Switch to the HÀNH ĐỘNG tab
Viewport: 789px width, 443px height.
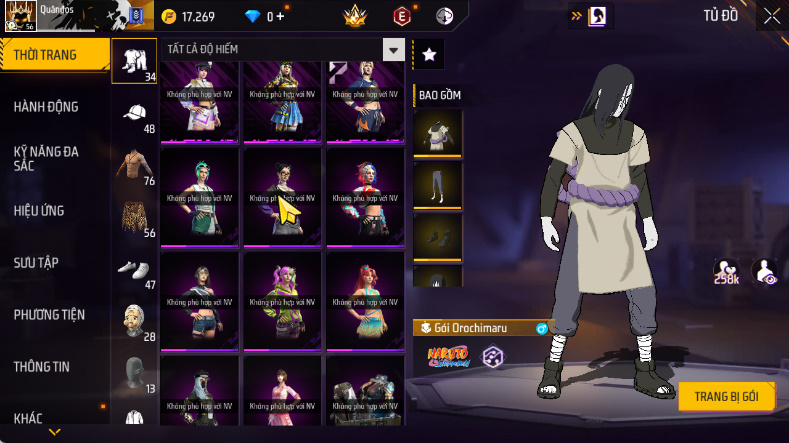tap(46, 107)
